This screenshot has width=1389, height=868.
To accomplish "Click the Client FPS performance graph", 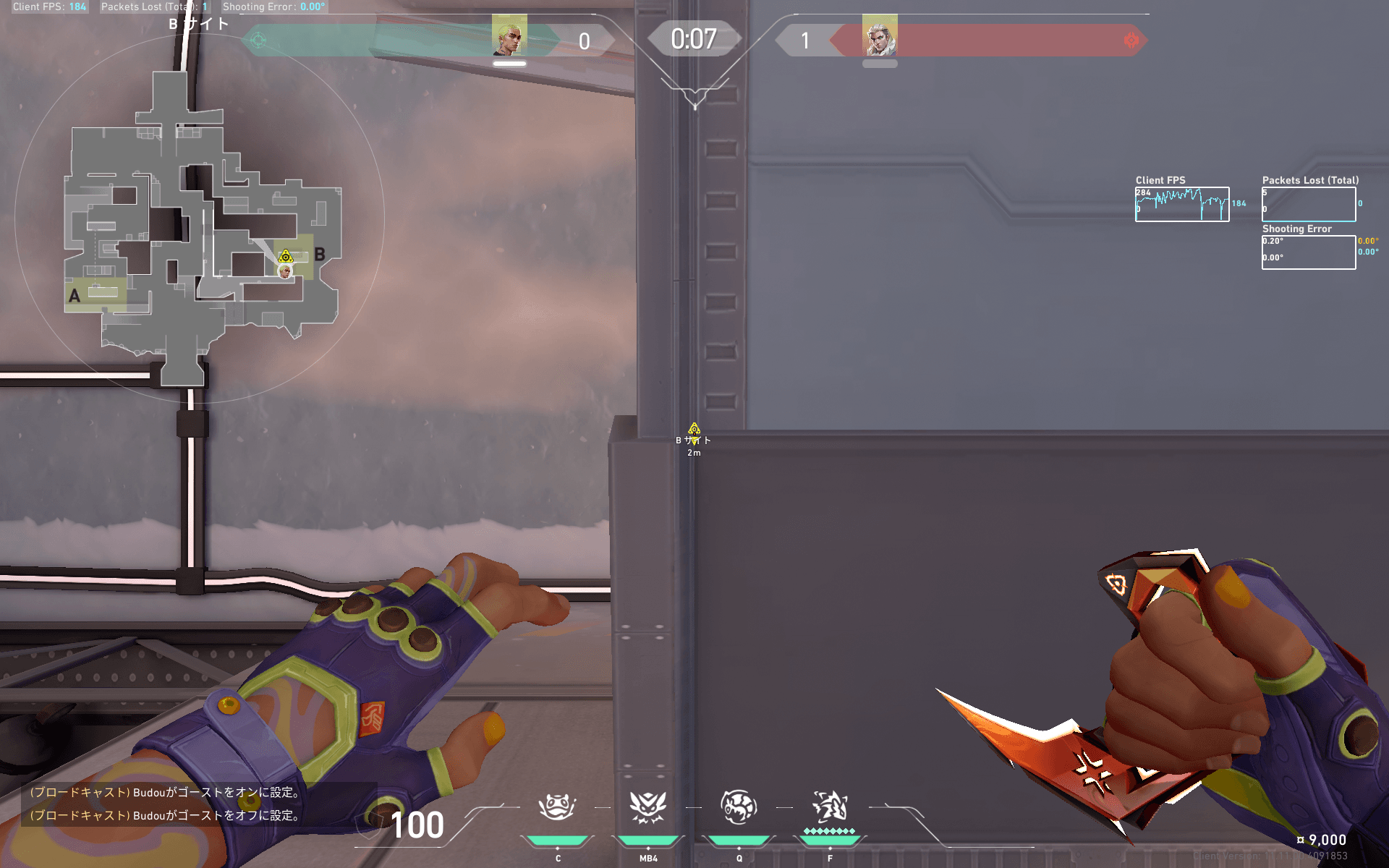I will pos(1182,205).
